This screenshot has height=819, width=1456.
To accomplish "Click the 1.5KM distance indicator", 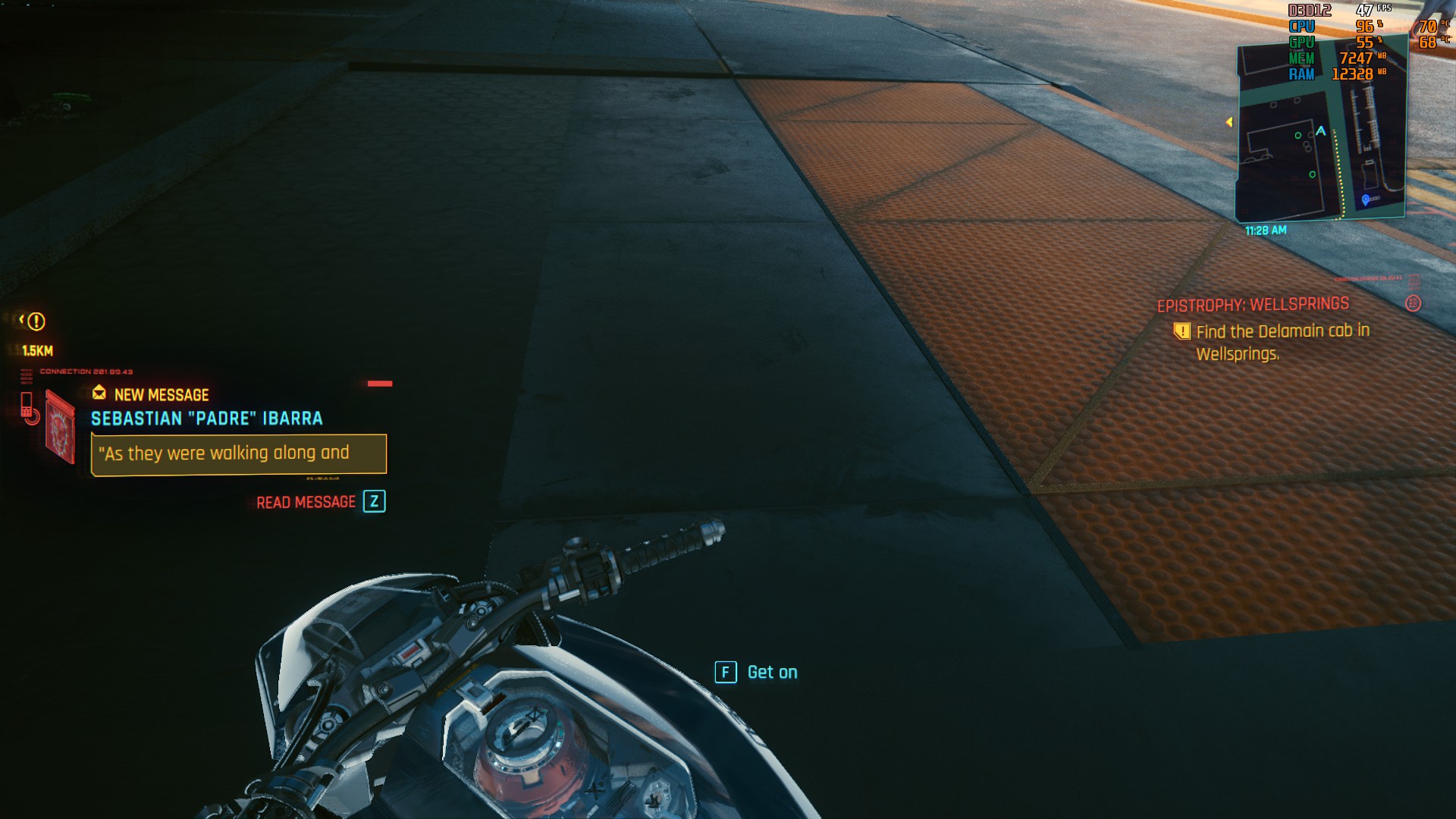I will pos(37,350).
